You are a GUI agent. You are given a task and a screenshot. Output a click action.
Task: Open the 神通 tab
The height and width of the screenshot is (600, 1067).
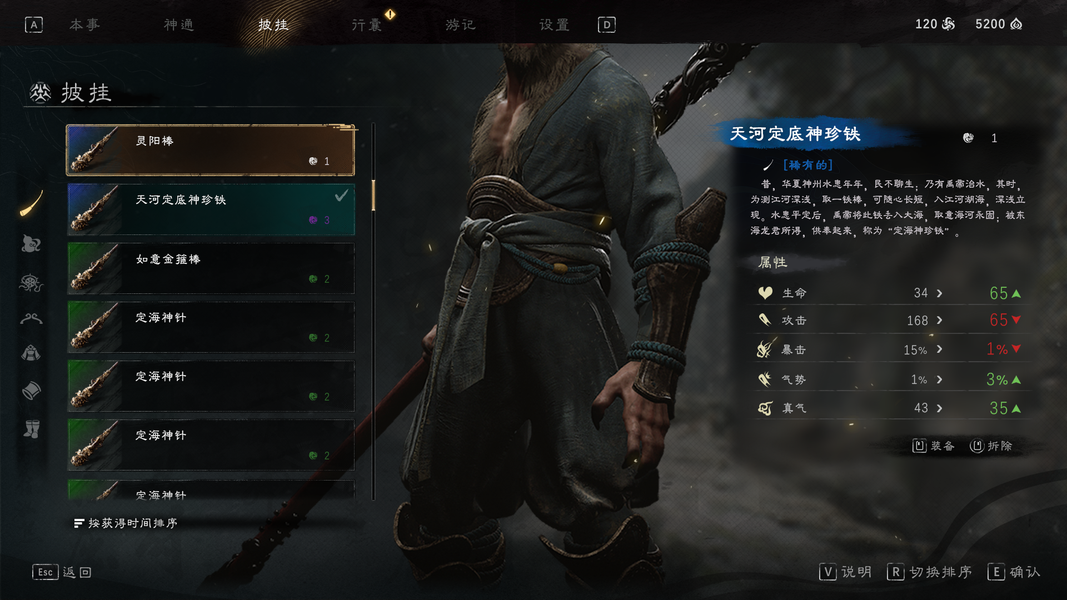[x=179, y=25]
